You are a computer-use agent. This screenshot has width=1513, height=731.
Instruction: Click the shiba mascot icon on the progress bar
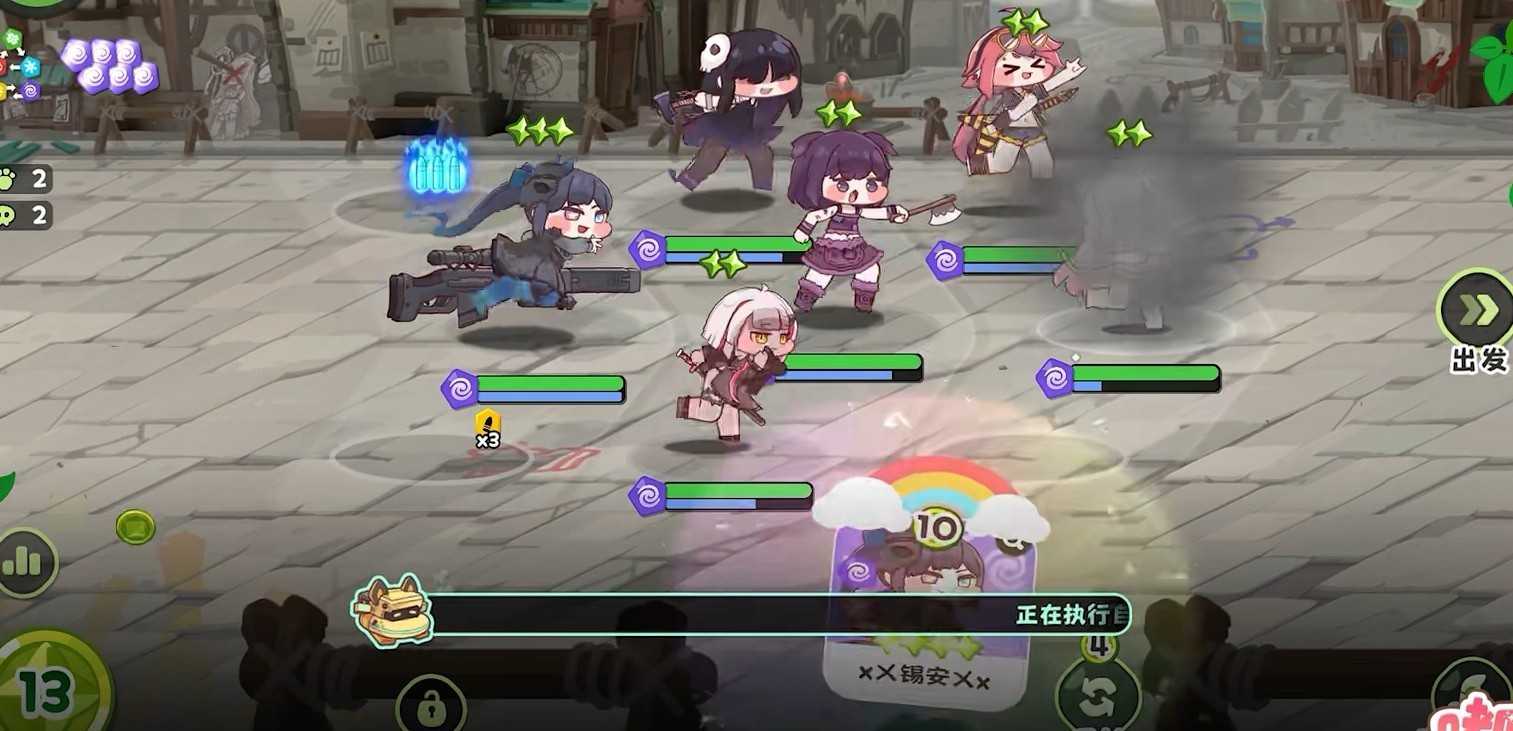coord(393,612)
